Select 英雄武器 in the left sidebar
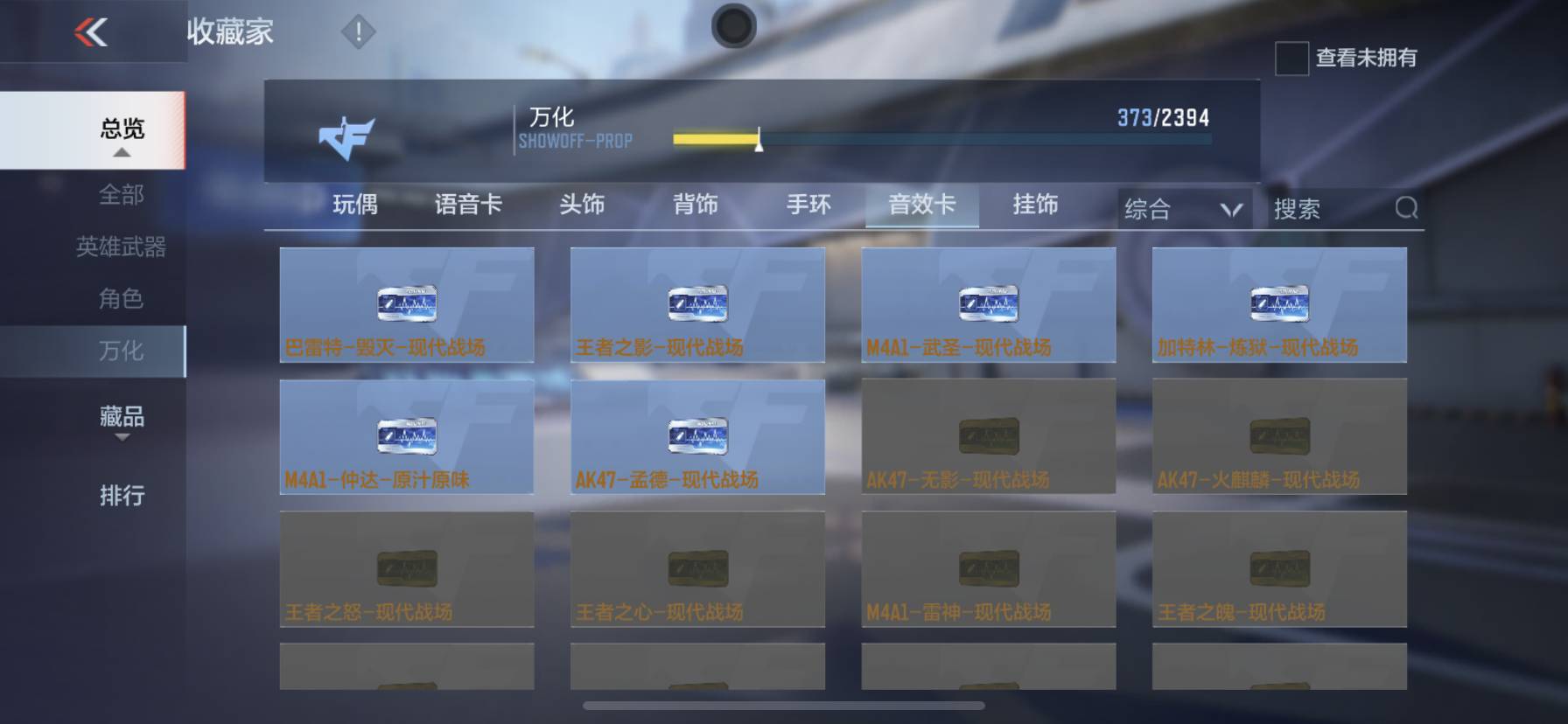The image size is (1568, 724). click(x=122, y=247)
